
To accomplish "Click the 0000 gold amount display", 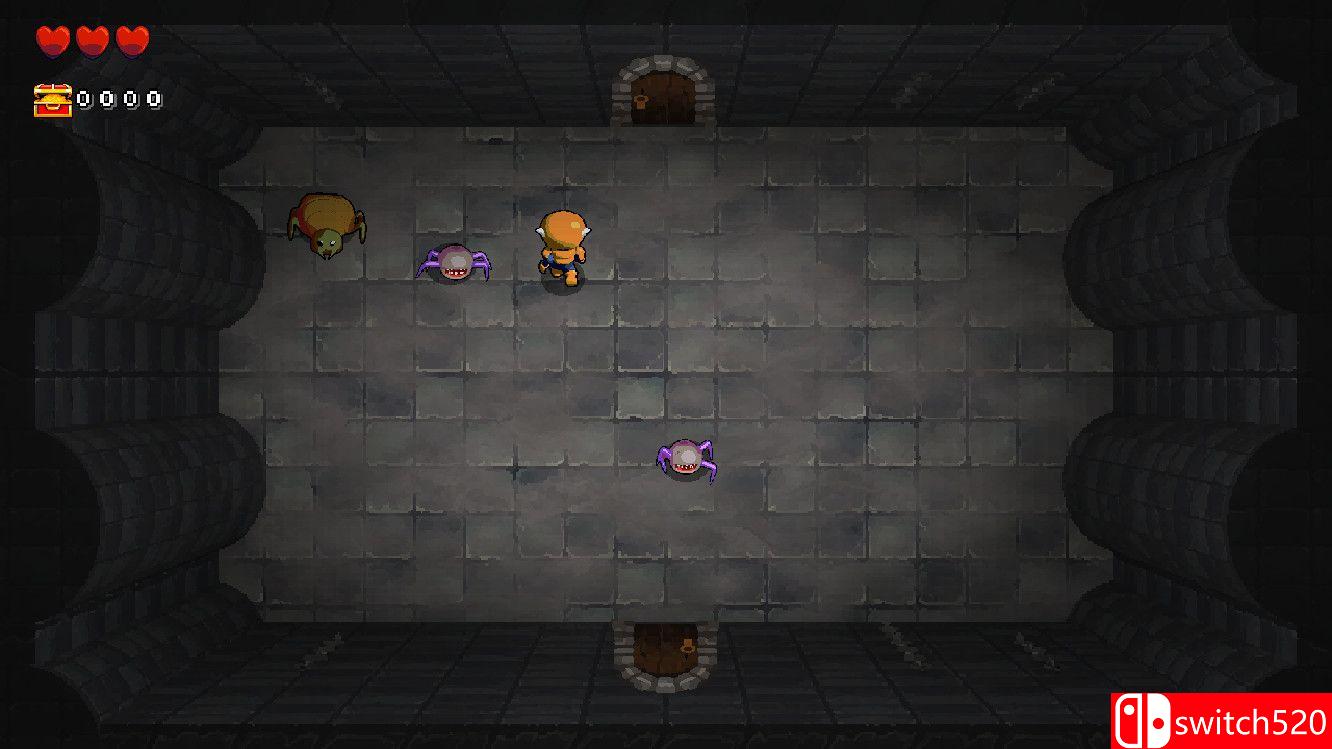I will pos(118,98).
